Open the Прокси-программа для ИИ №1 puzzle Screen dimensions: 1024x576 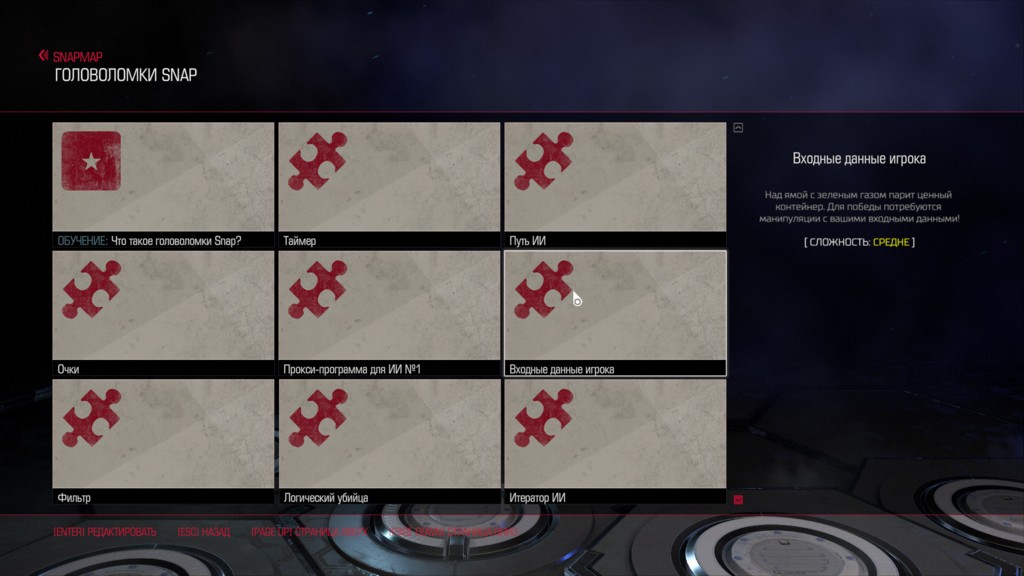coord(389,313)
